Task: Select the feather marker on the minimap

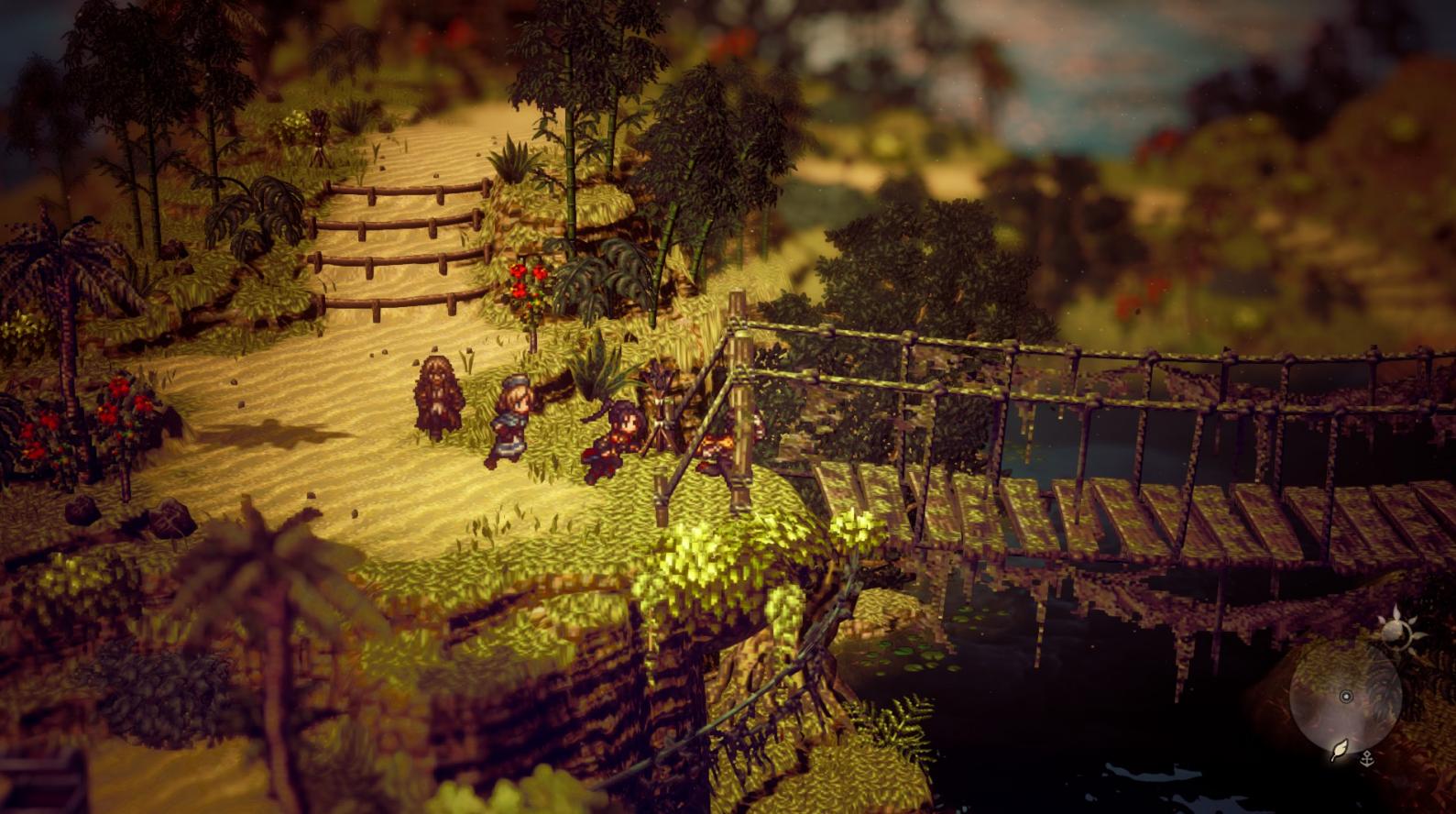Action: click(1340, 752)
